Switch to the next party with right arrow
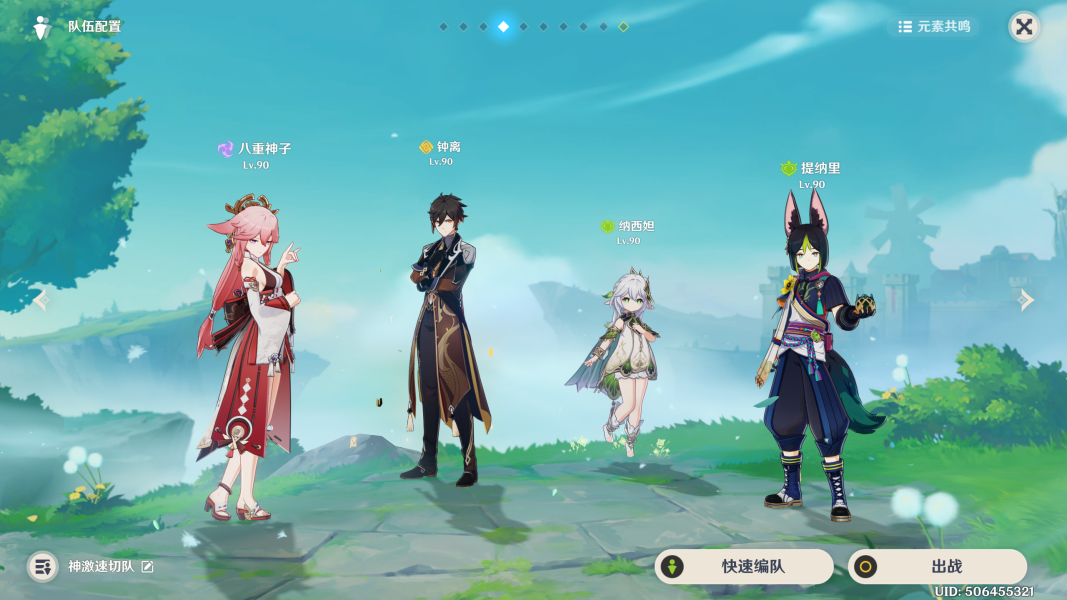Image resolution: width=1067 pixels, height=600 pixels. point(1026,300)
